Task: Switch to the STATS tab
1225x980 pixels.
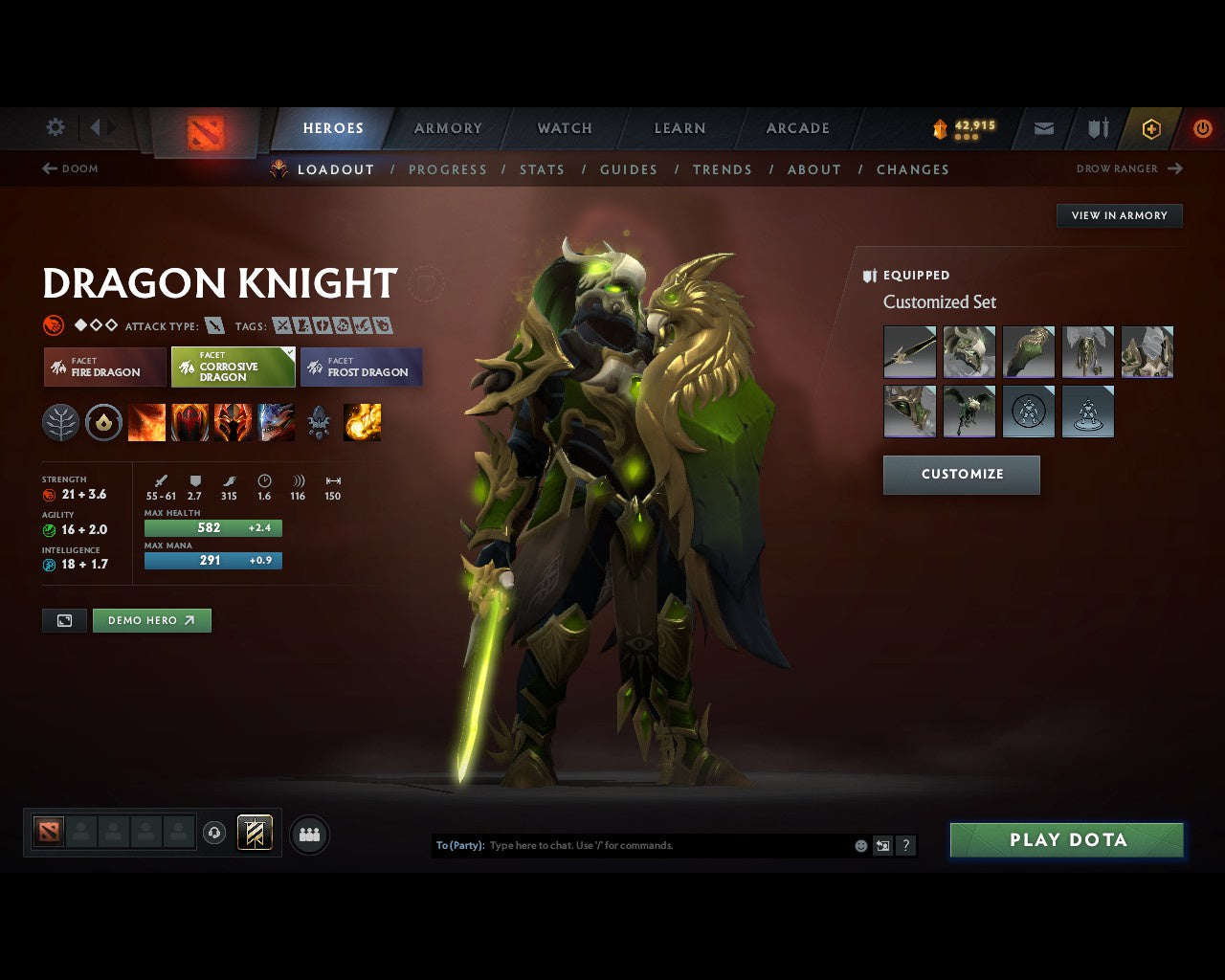Action: click(543, 169)
